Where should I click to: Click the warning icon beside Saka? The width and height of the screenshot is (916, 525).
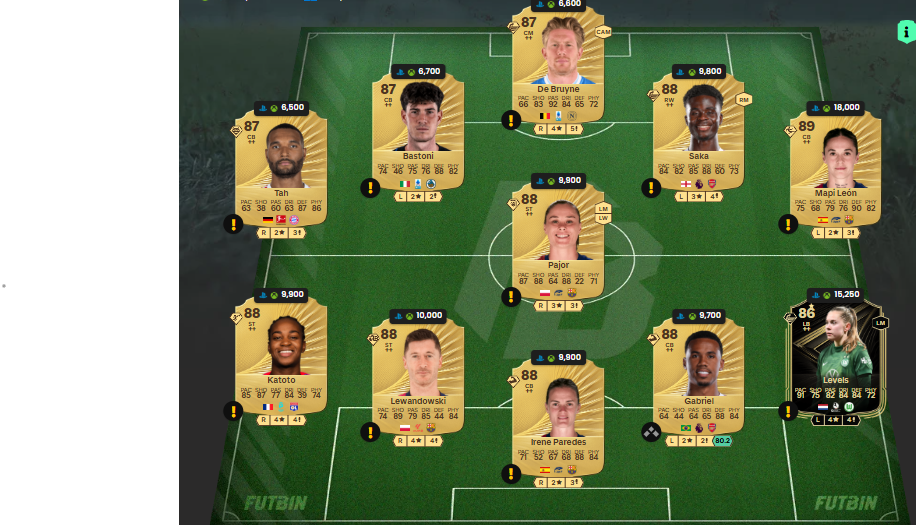point(651,187)
